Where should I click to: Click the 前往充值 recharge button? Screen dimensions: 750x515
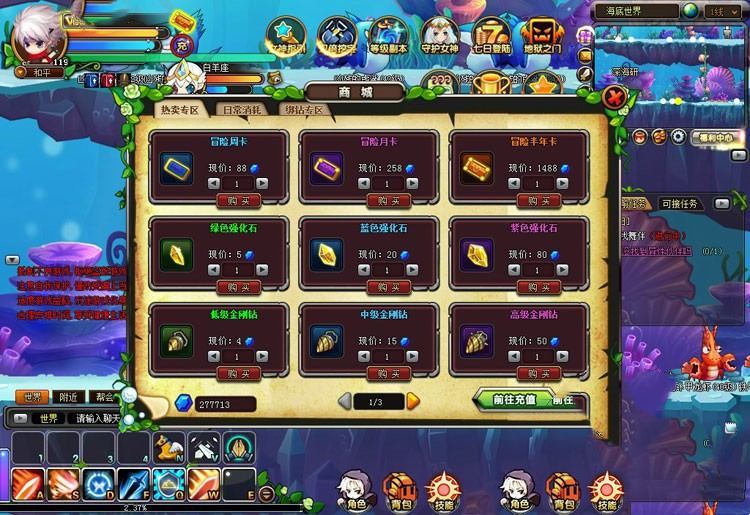click(514, 400)
